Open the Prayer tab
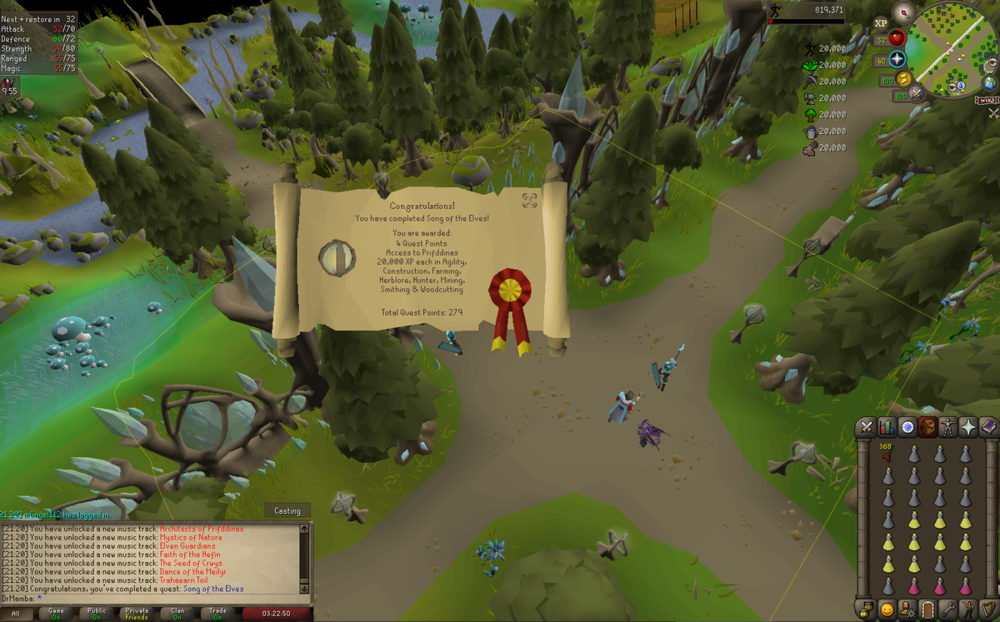This screenshot has width=1000, height=622. 968,427
